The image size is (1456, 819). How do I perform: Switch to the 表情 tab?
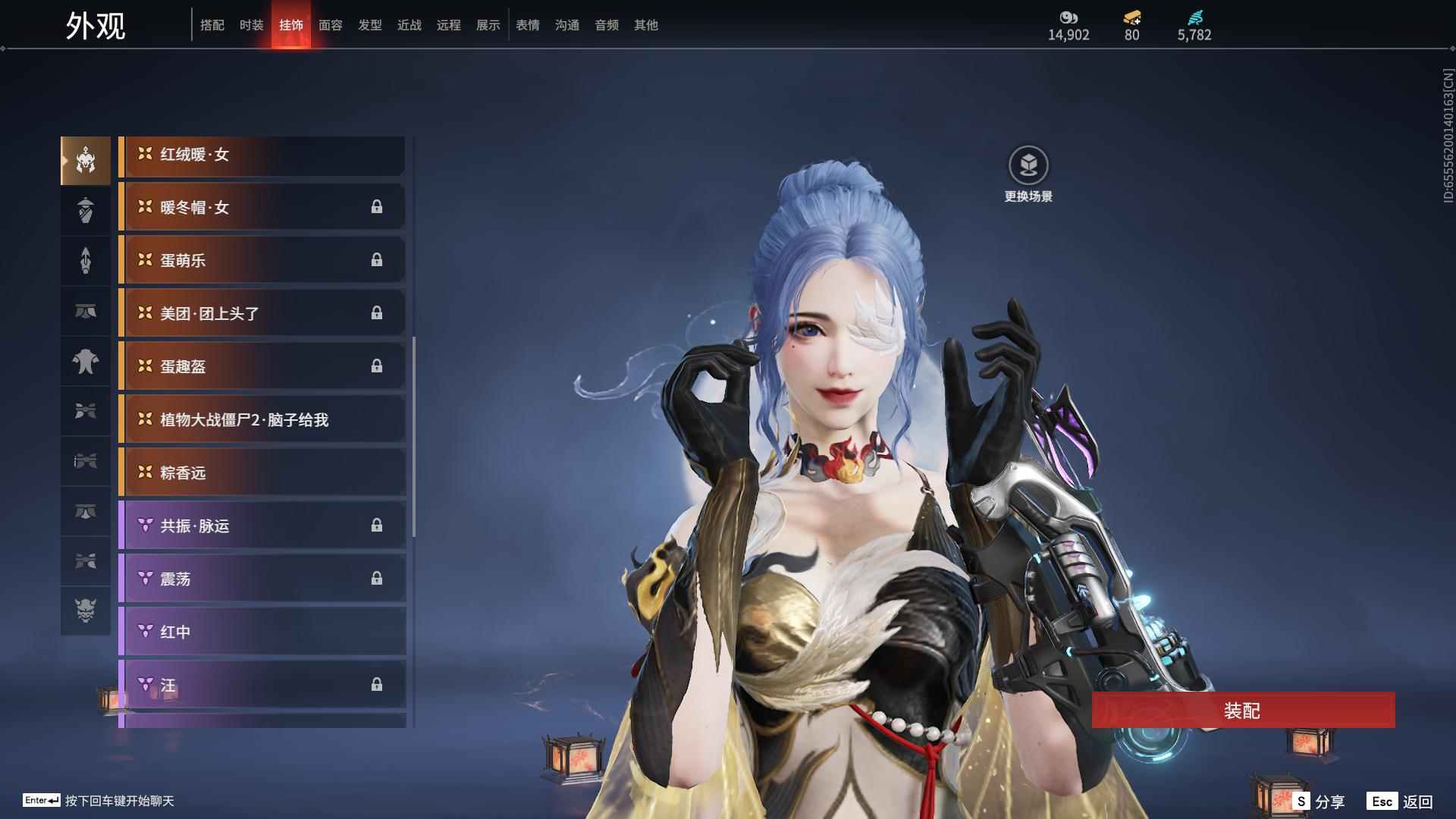[528, 25]
